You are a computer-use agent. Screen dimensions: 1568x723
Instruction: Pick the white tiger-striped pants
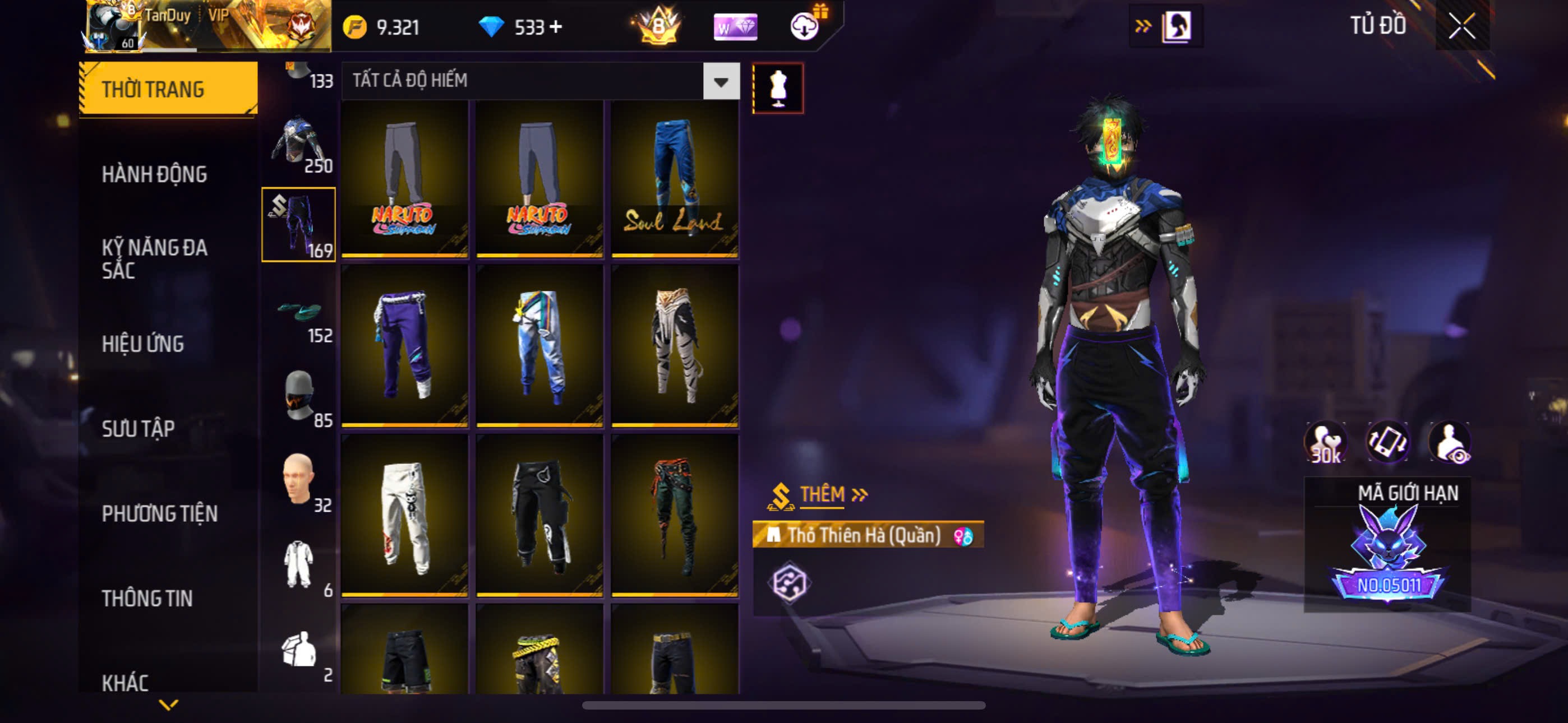(675, 345)
